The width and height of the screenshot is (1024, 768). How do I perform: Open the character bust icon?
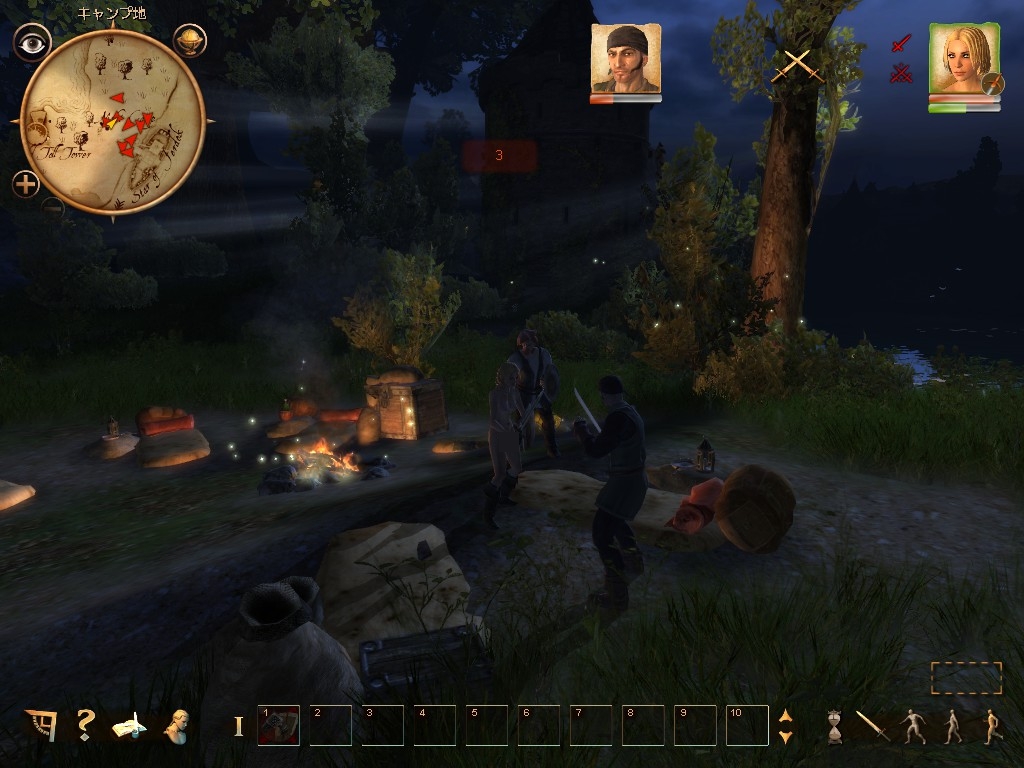pyautogui.click(x=178, y=725)
